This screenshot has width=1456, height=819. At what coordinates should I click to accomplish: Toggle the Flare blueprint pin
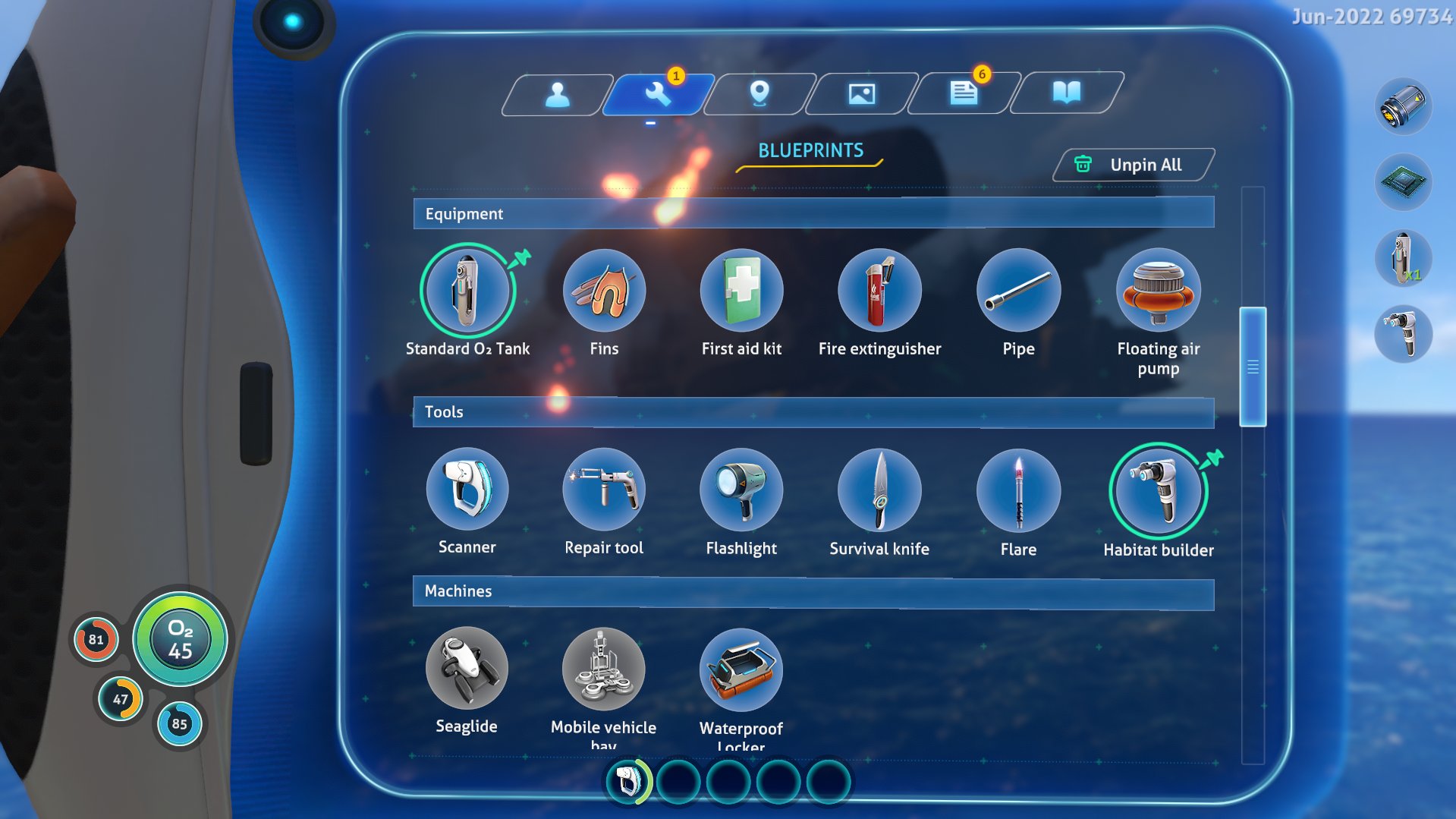(1018, 490)
